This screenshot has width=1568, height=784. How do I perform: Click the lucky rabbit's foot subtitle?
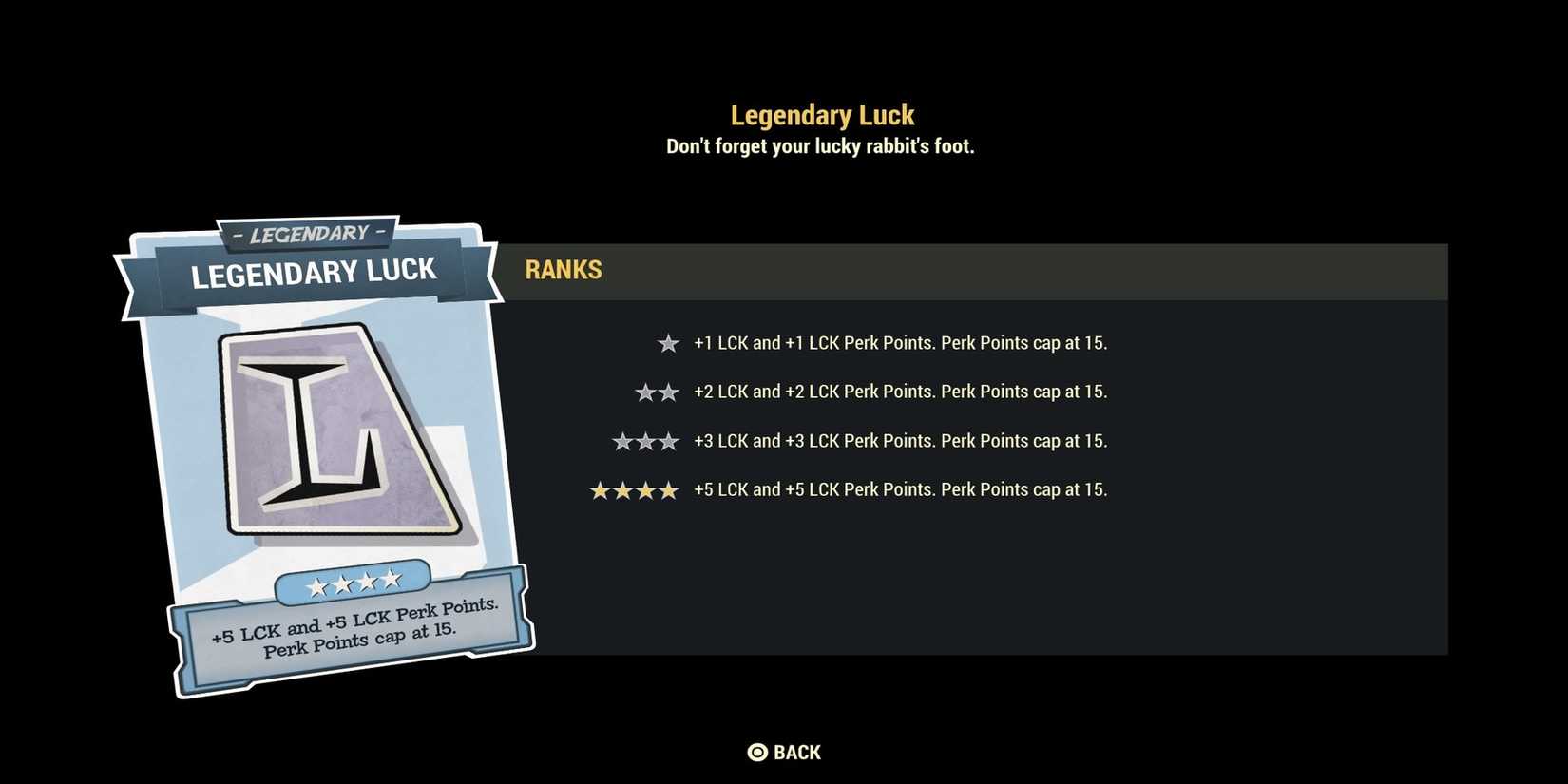tap(821, 145)
